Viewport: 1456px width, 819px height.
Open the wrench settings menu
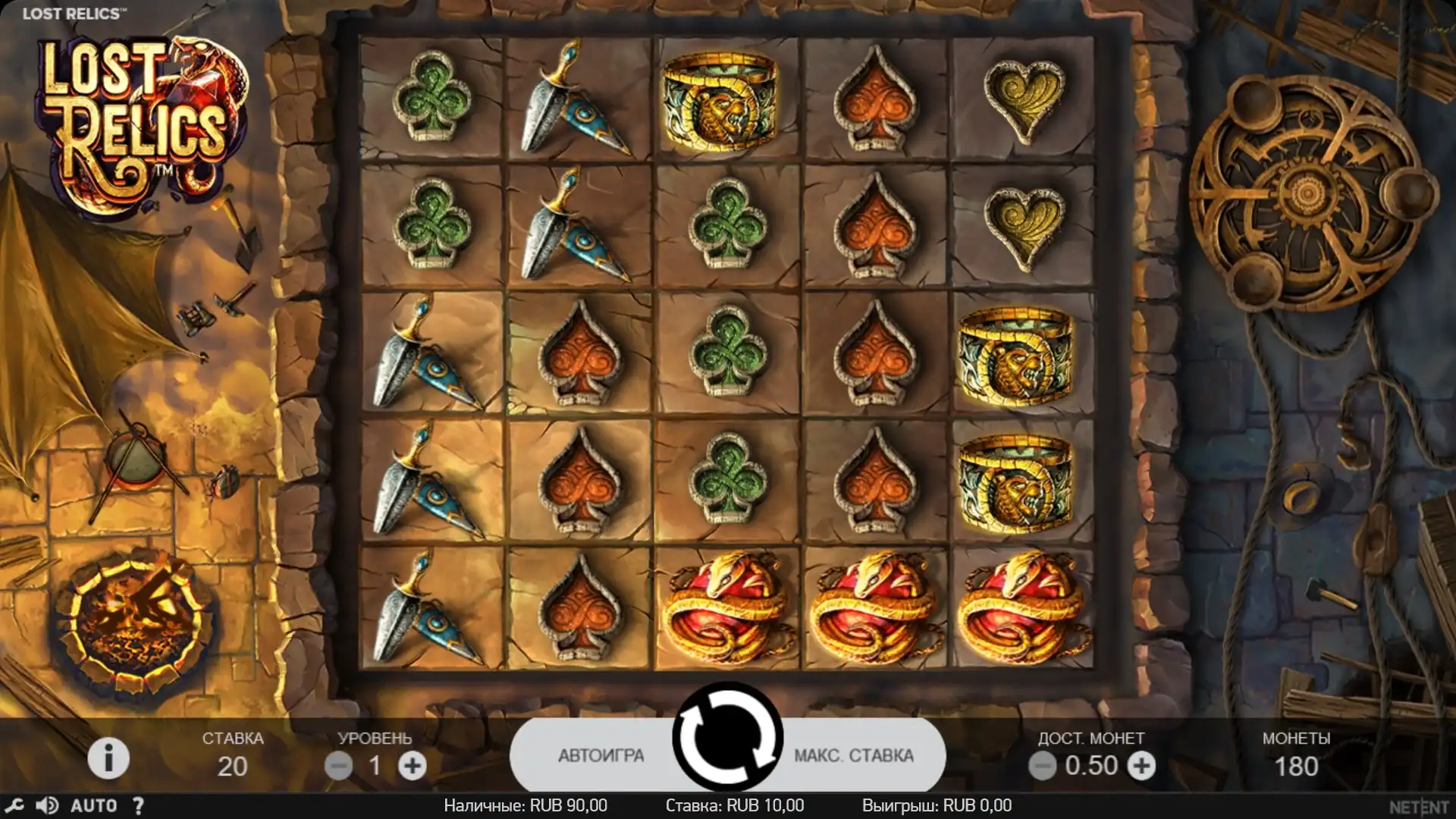tap(14, 805)
